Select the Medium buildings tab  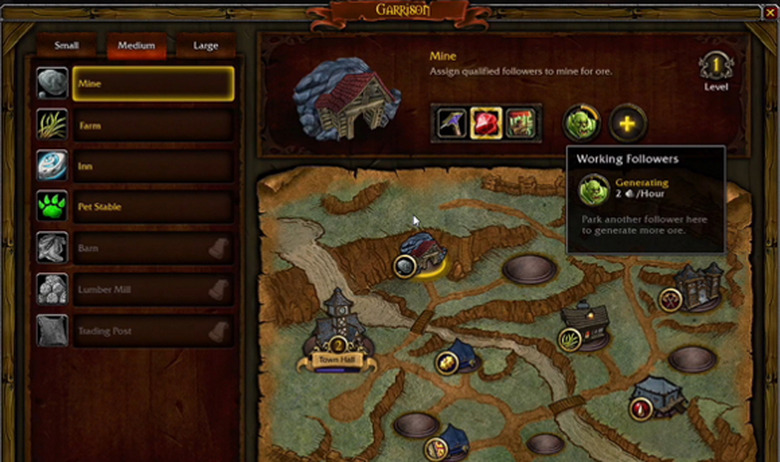coord(136,46)
